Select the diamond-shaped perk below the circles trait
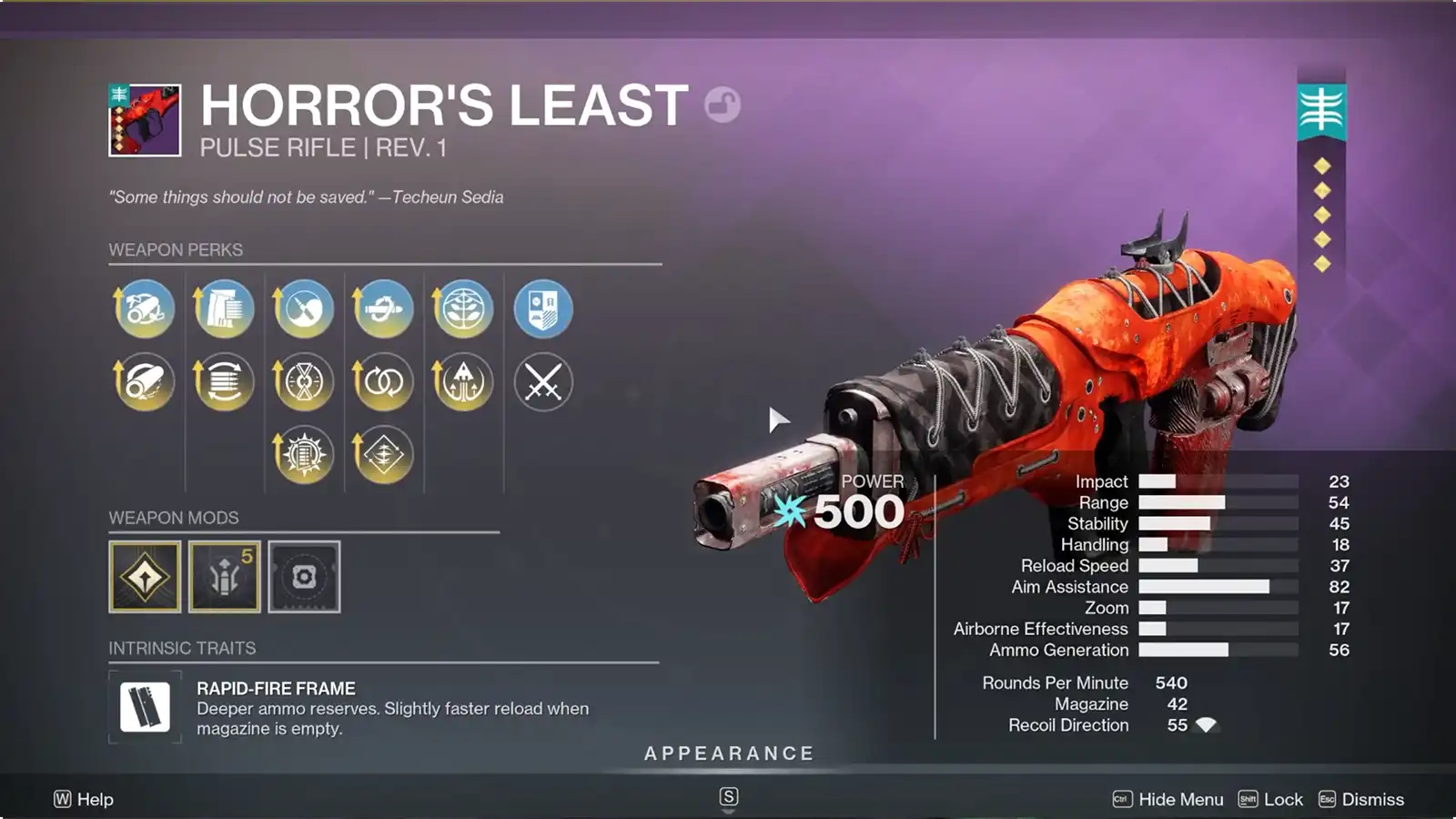The width and height of the screenshot is (1456, 819). [383, 454]
